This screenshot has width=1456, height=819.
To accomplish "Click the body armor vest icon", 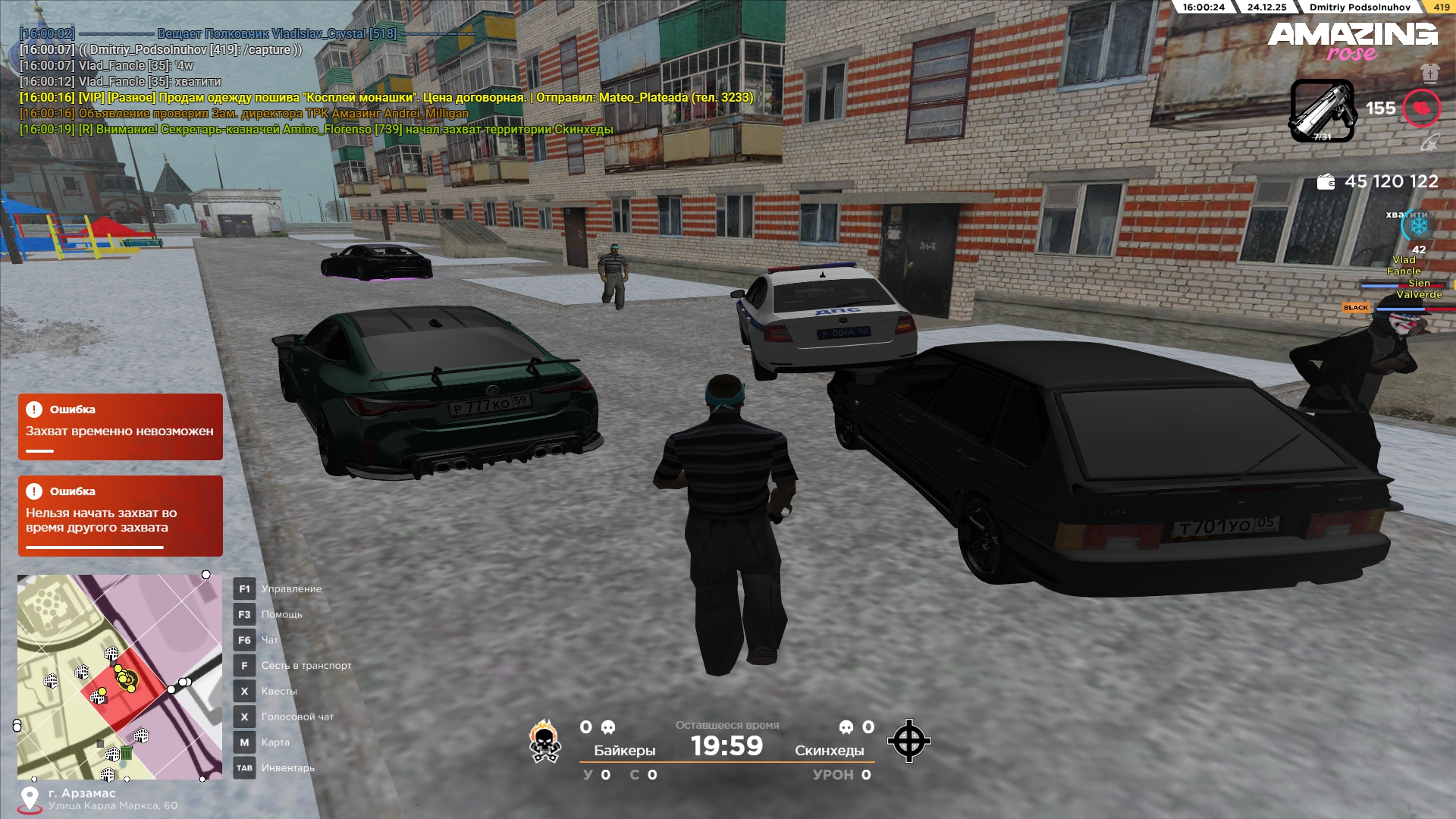I will [1430, 73].
